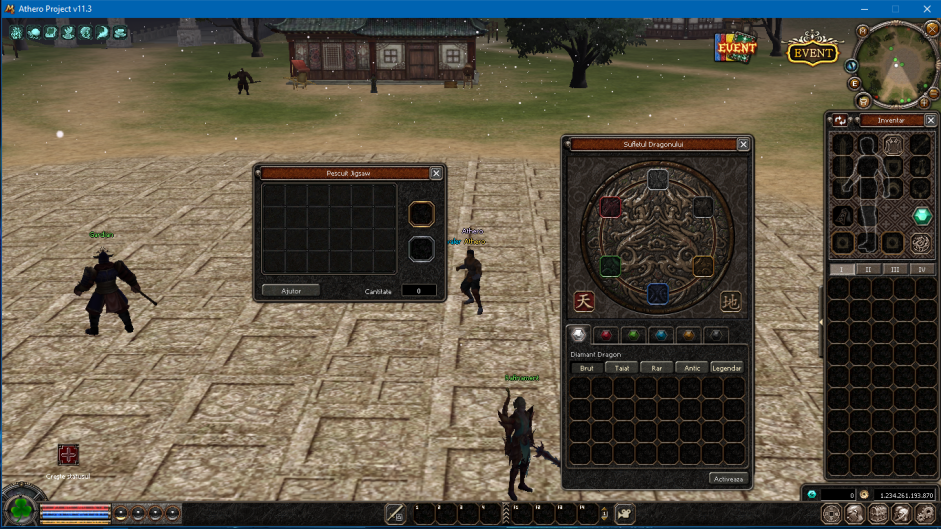Switch to the Taiat grade tab

click(622, 368)
